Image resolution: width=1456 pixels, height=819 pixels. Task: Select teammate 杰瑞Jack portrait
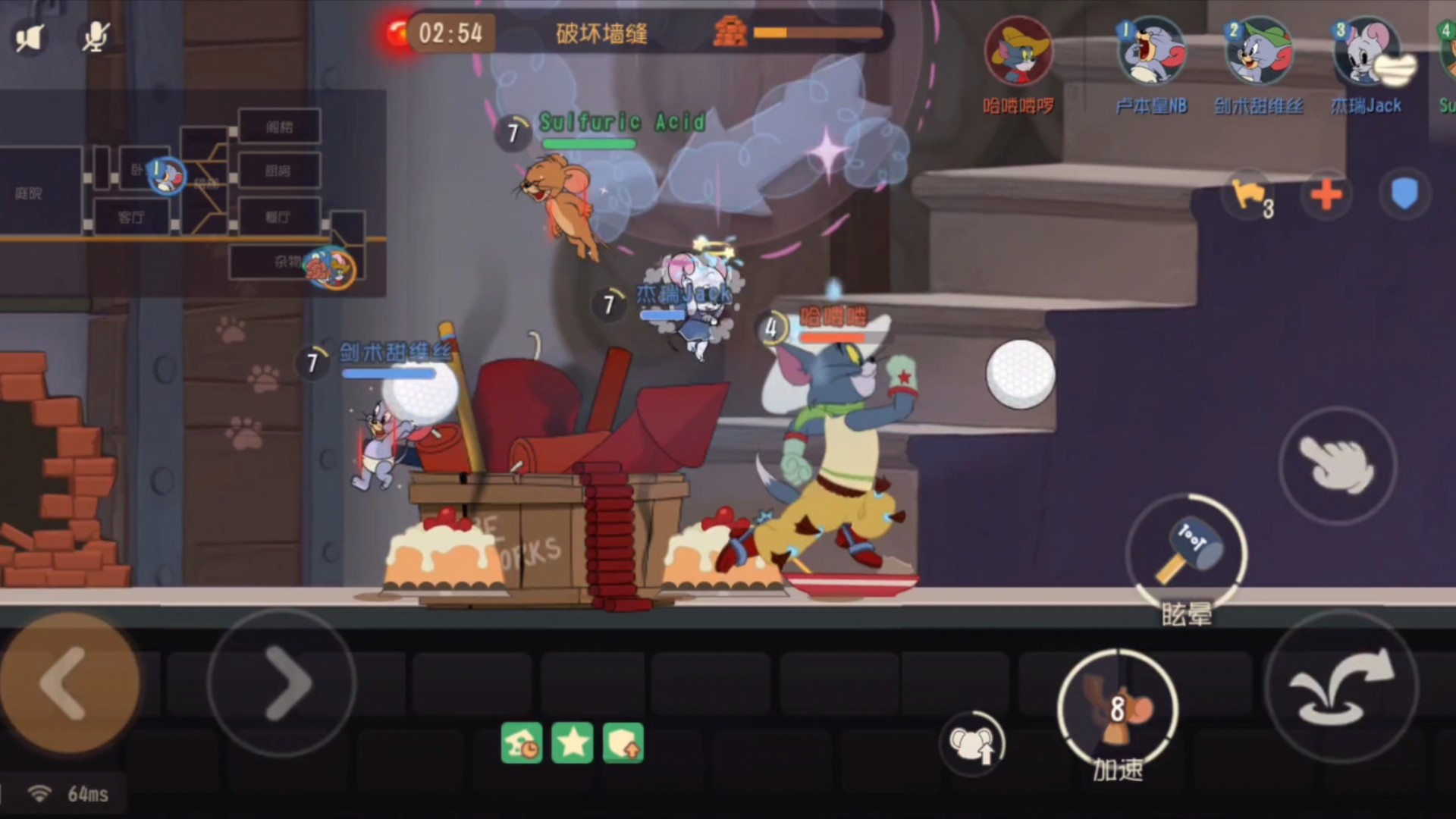1367,53
